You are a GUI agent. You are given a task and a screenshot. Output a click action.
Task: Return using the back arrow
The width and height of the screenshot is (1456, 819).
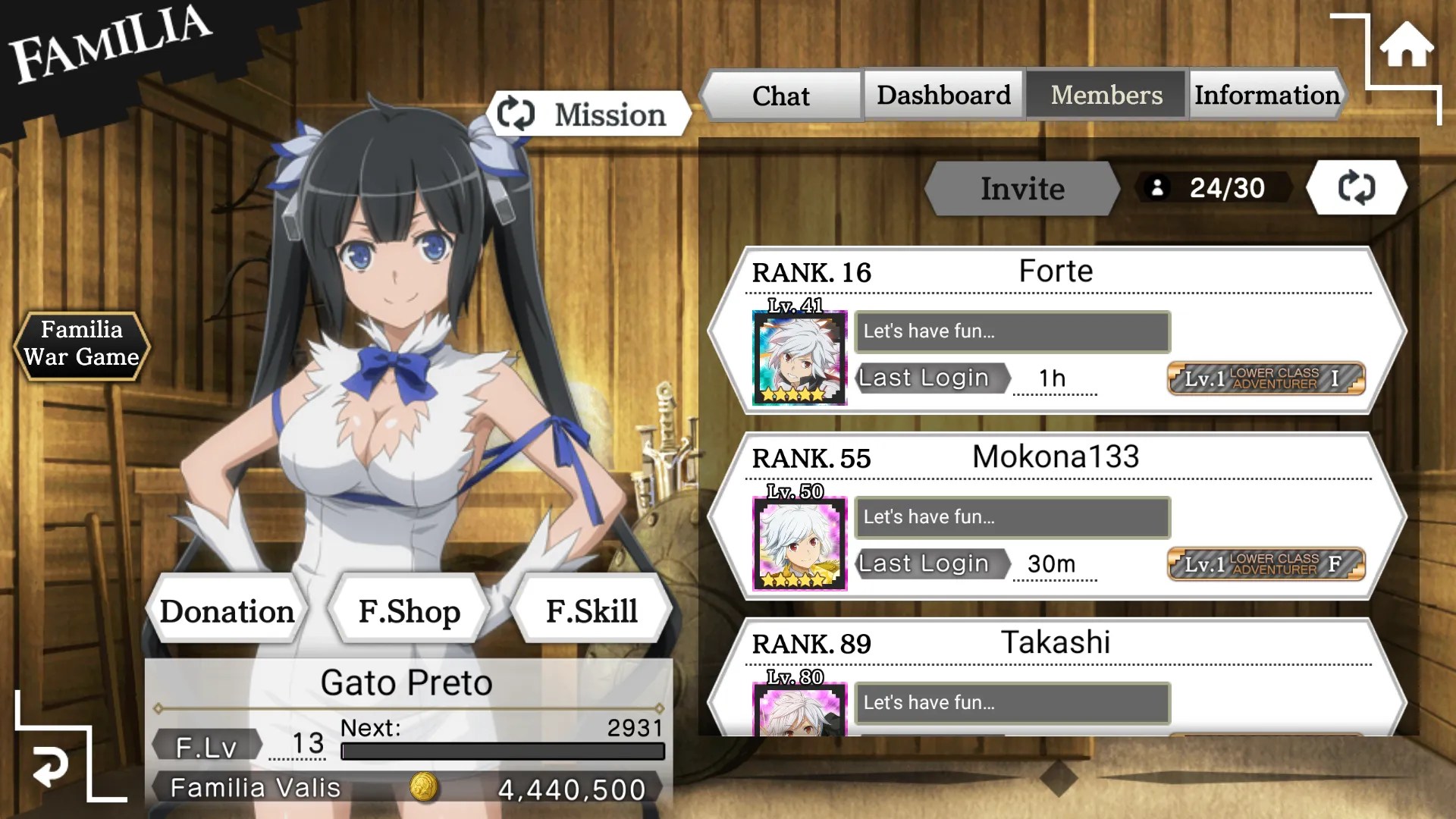(51, 766)
